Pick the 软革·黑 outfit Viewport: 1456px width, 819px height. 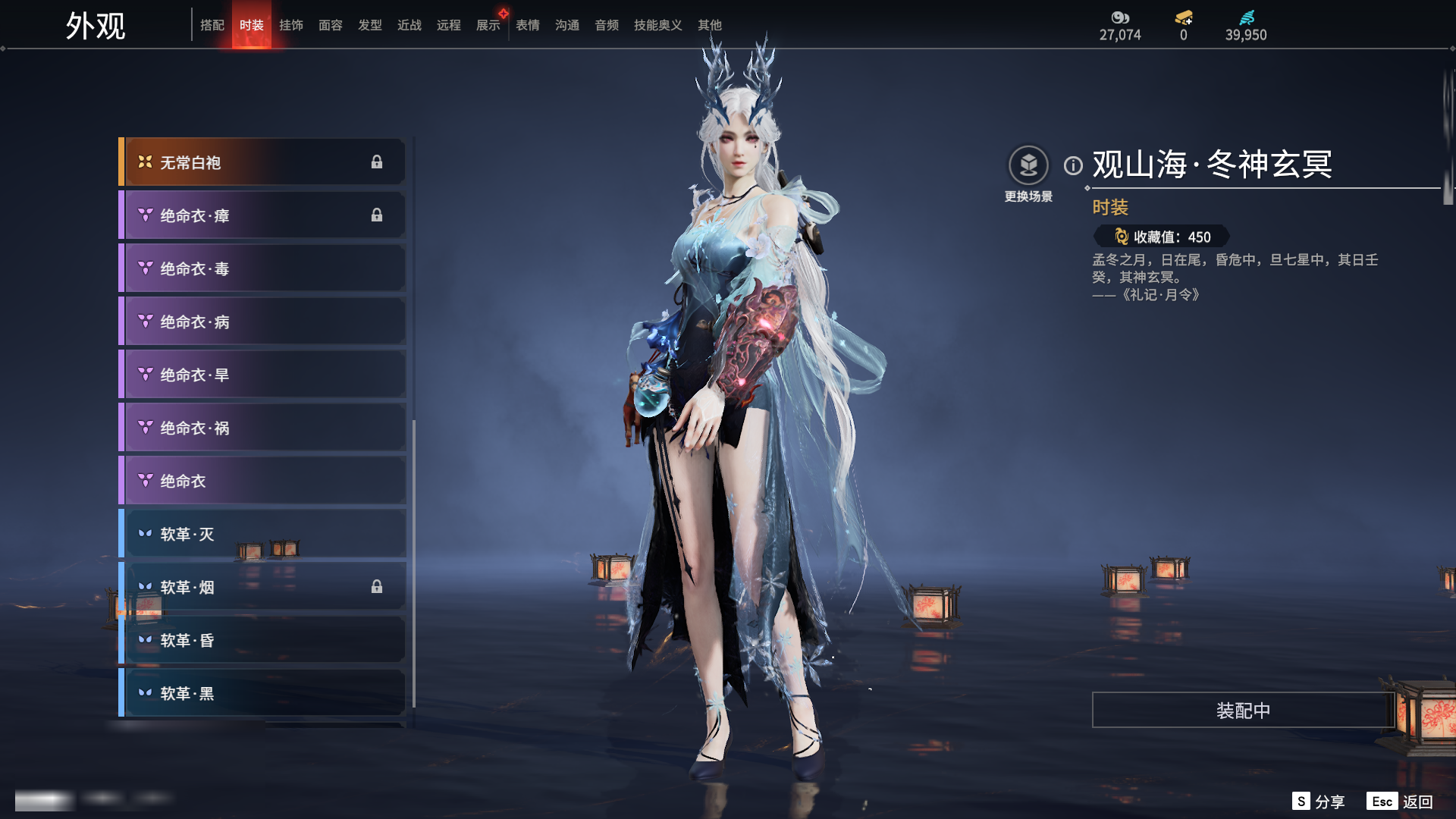(262, 693)
